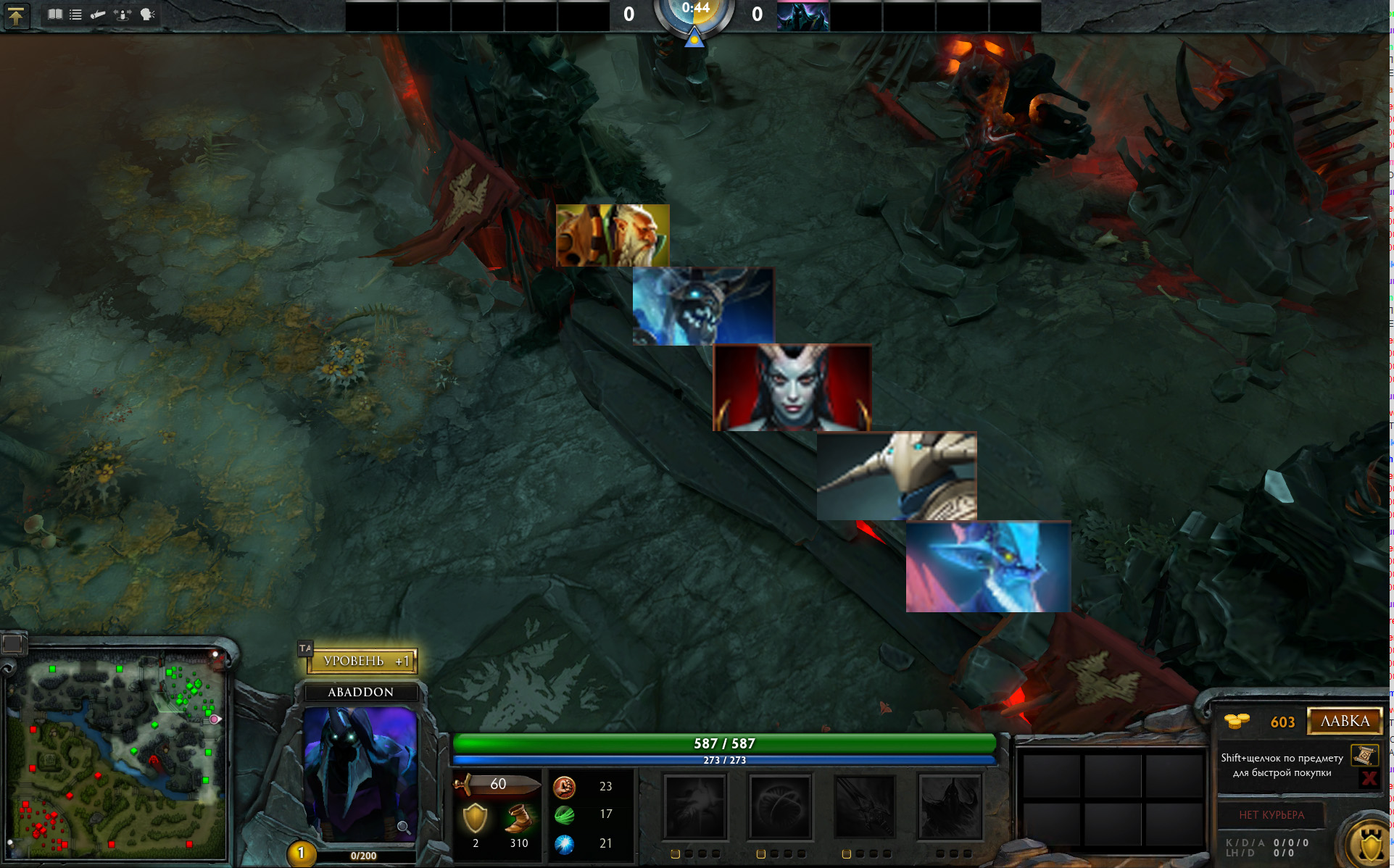The height and width of the screenshot is (868, 1394).
Task: Click the magnifier icon on hero portrait
Action: pyautogui.click(x=404, y=827)
